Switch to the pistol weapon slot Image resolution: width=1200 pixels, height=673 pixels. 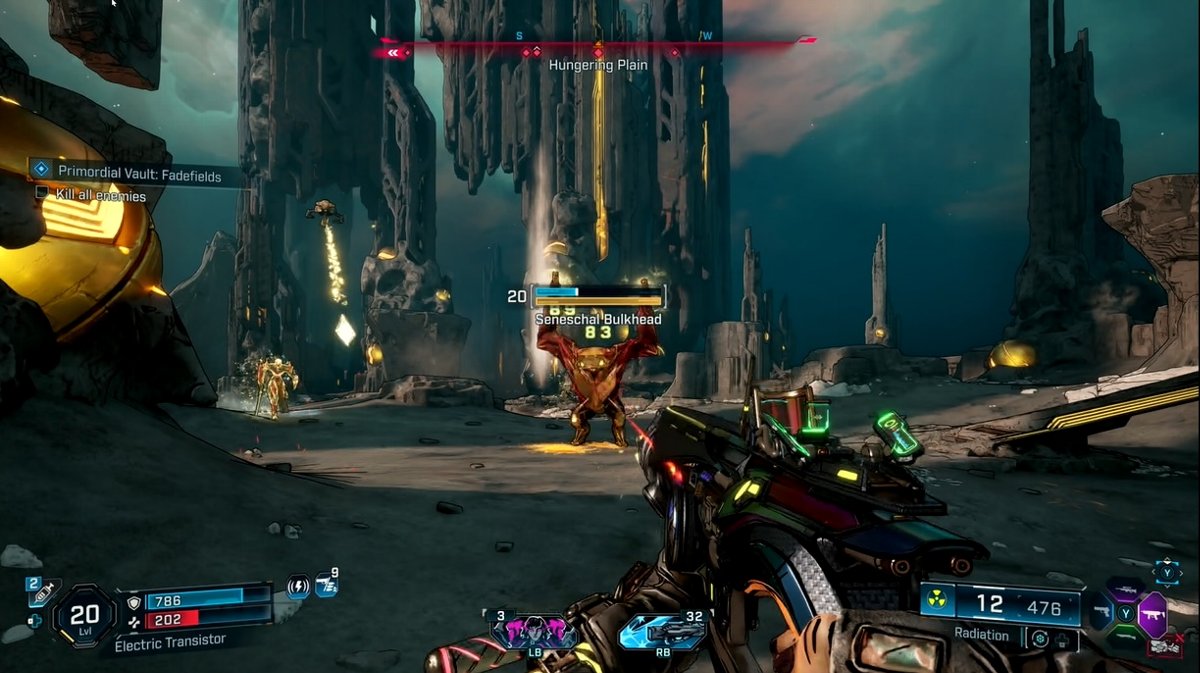click(x=1101, y=609)
